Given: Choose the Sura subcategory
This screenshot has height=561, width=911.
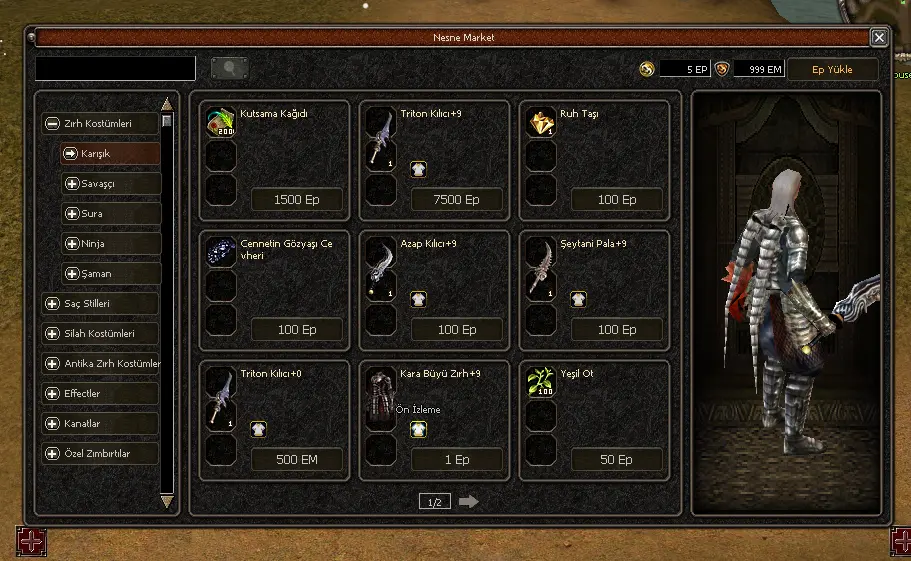Looking at the screenshot, I should click(109, 213).
